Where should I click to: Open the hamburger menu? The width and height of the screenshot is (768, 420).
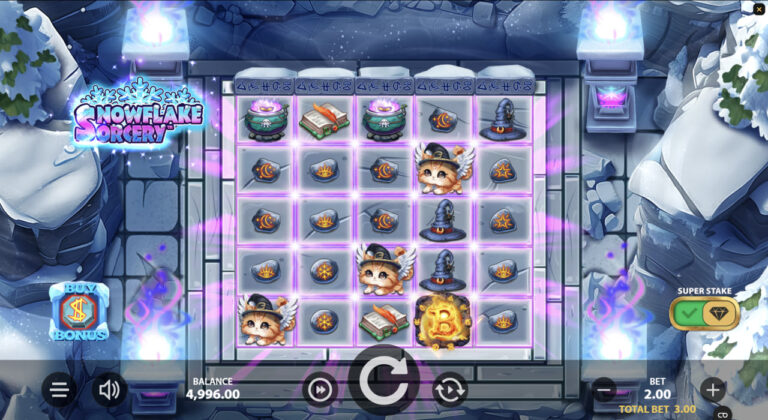pos(59,389)
